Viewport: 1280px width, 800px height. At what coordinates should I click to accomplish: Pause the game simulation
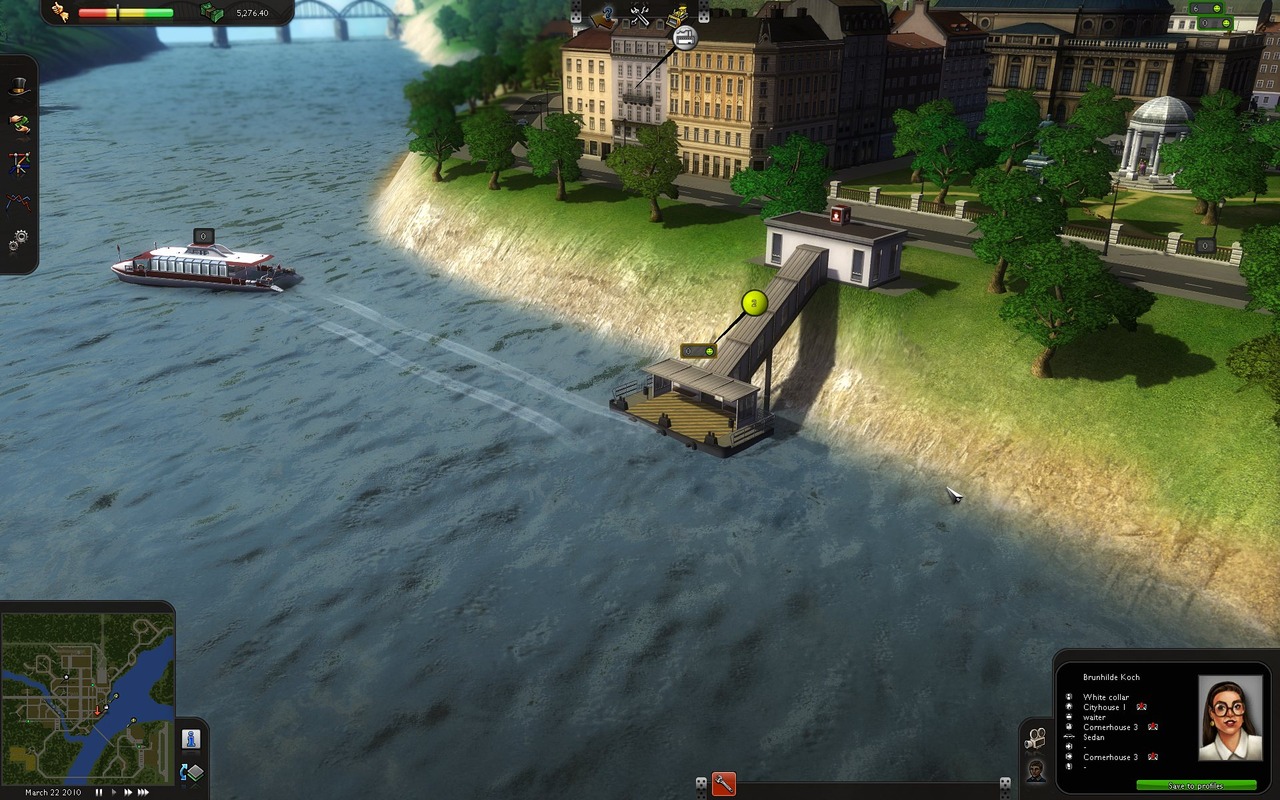(x=99, y=792)
